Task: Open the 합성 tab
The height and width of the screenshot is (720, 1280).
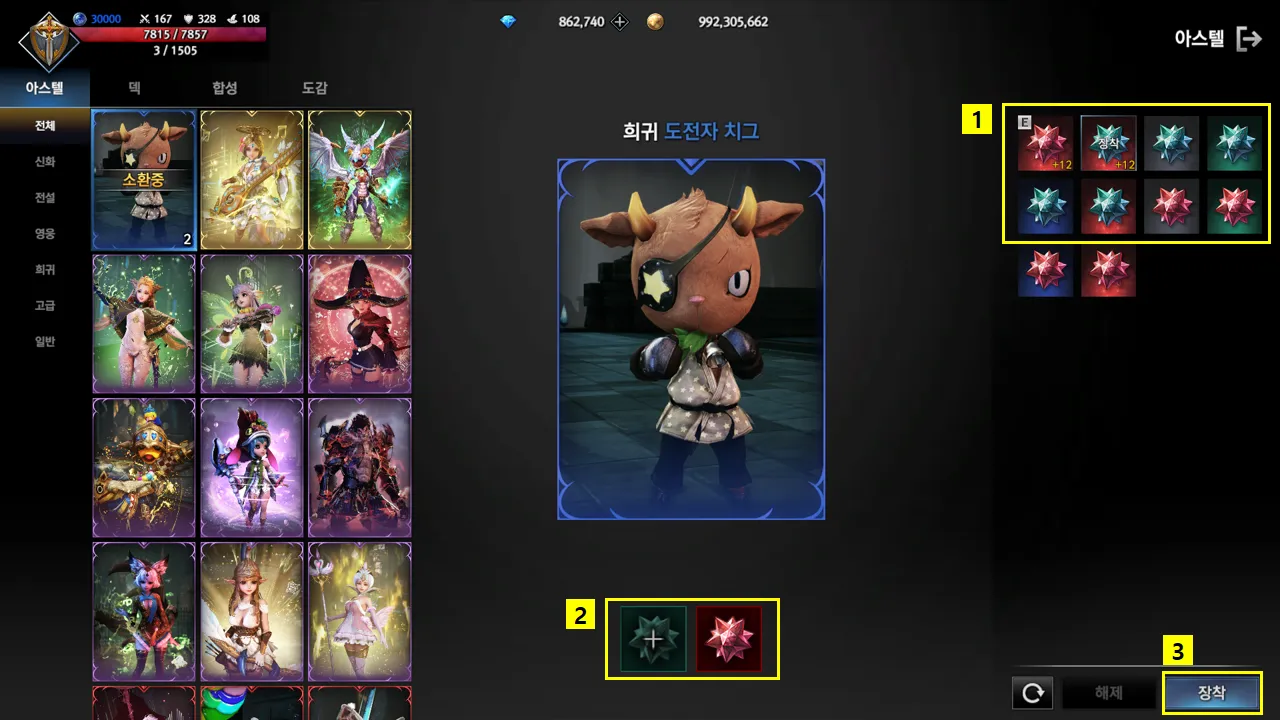Action: click(225, 88)
